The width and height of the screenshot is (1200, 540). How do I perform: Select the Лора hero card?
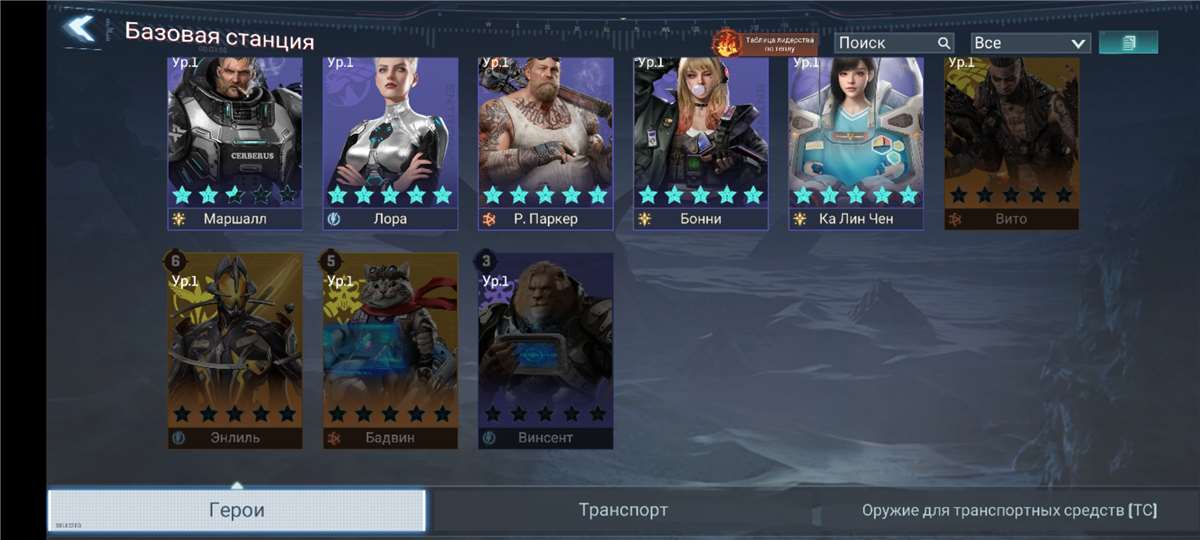click(390, 140)
